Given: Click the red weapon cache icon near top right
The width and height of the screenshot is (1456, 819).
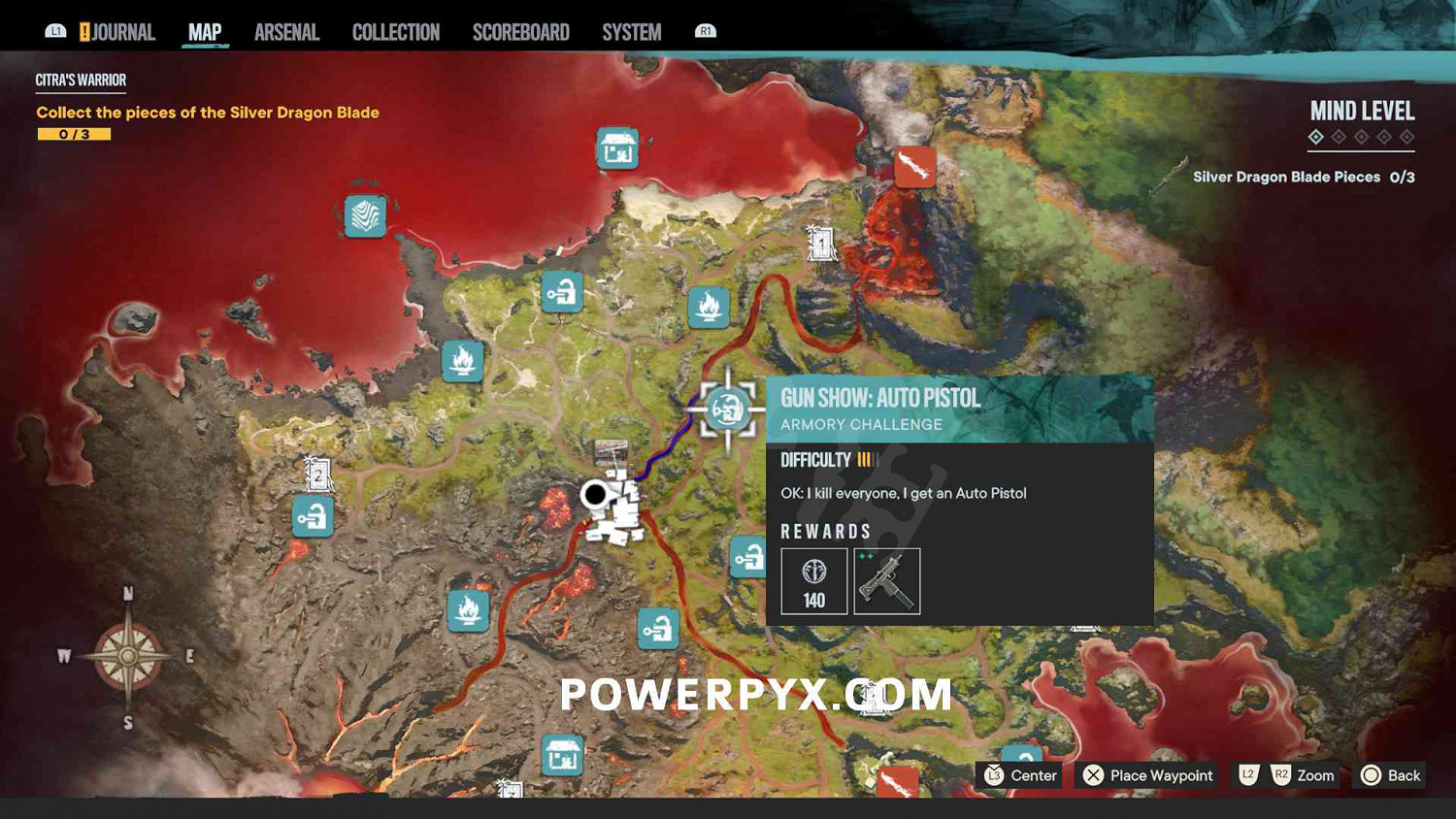Looking at the screenshot, I should (912, 165).
